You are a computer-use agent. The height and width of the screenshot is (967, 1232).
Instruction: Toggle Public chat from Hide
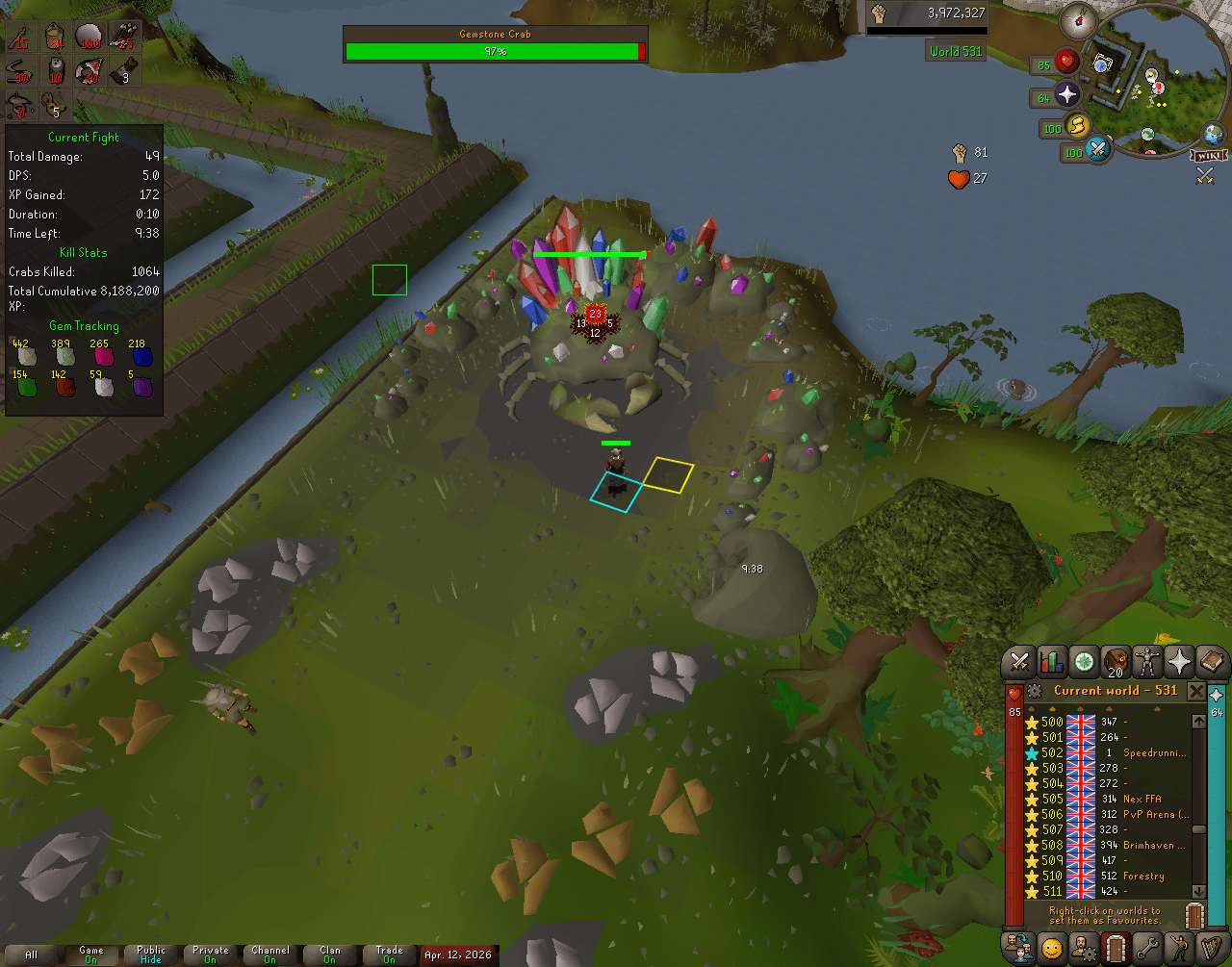tap(149, 953)
